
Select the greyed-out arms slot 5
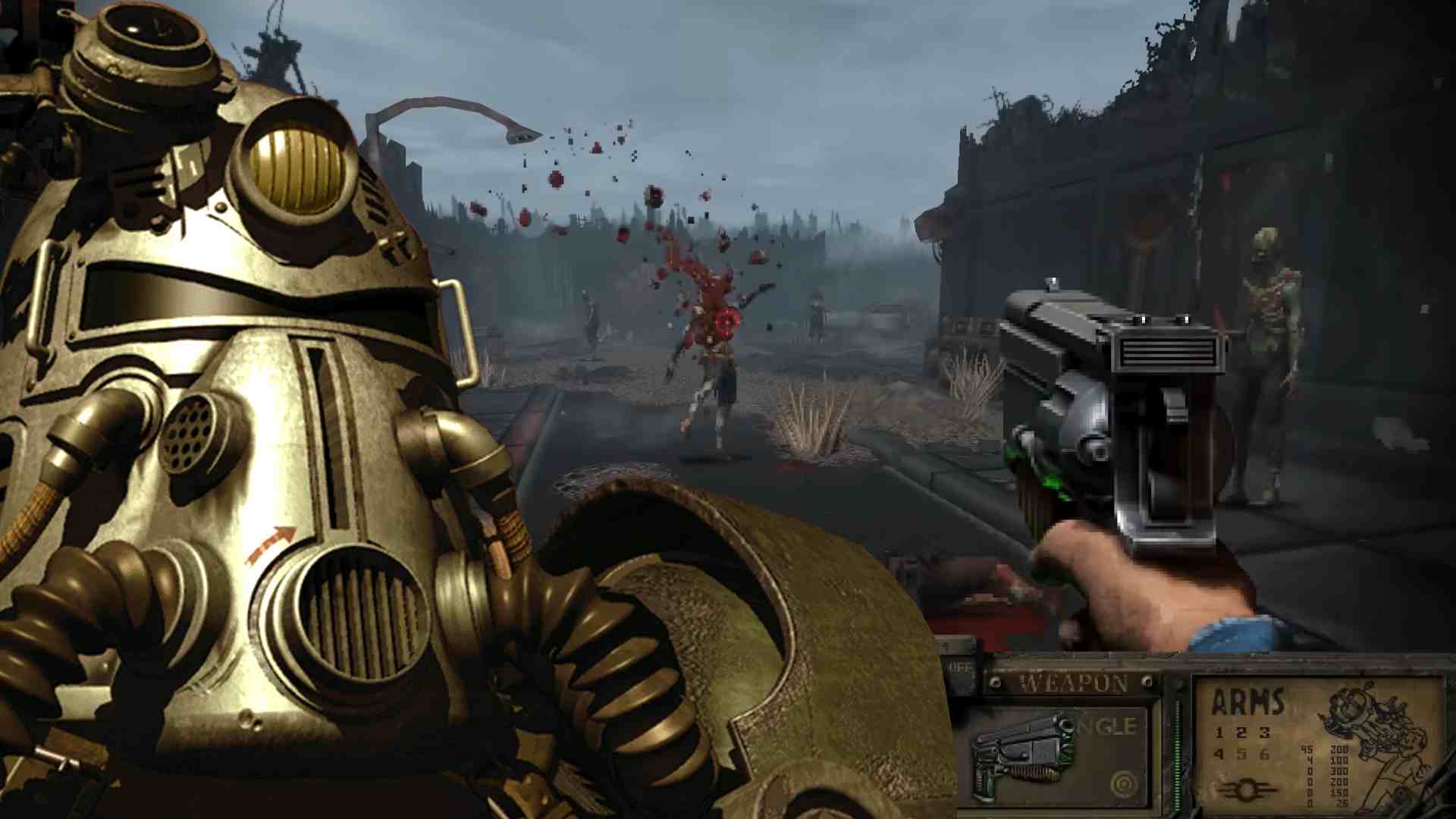point(1241,755)
